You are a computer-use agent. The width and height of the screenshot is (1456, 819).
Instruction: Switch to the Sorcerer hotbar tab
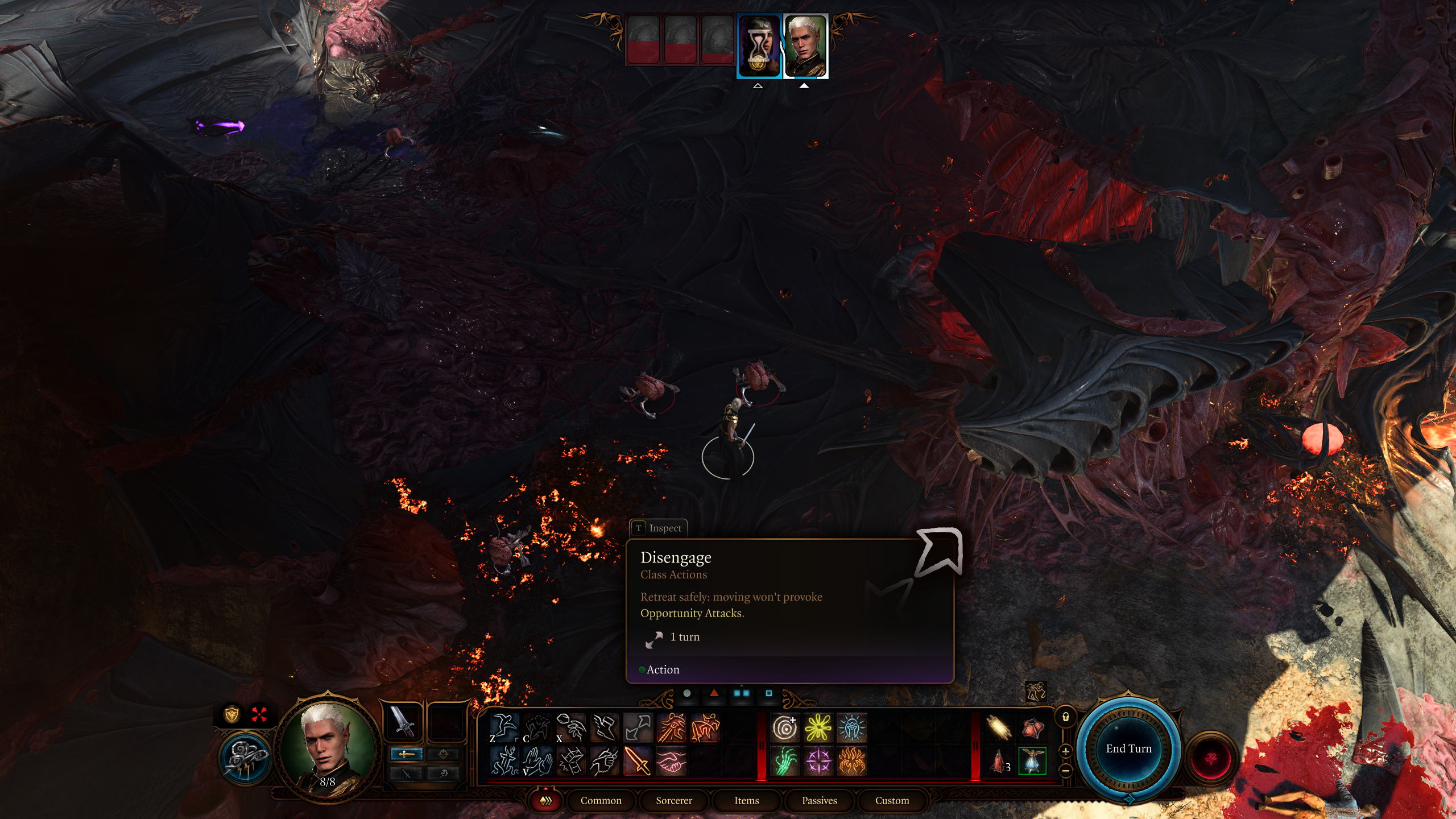(x=675, y=800)
